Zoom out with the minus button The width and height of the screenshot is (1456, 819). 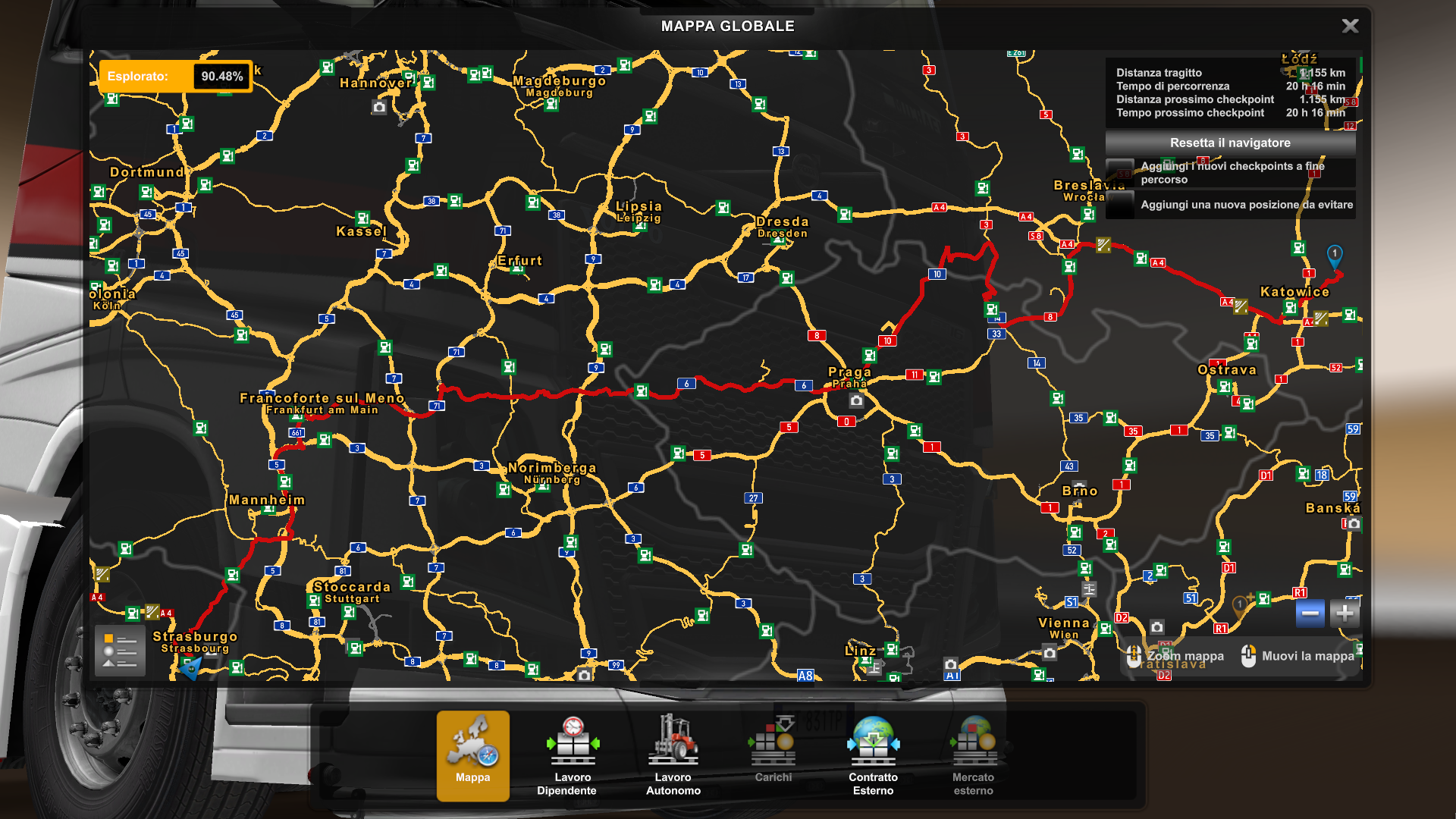click(1311, 614)
